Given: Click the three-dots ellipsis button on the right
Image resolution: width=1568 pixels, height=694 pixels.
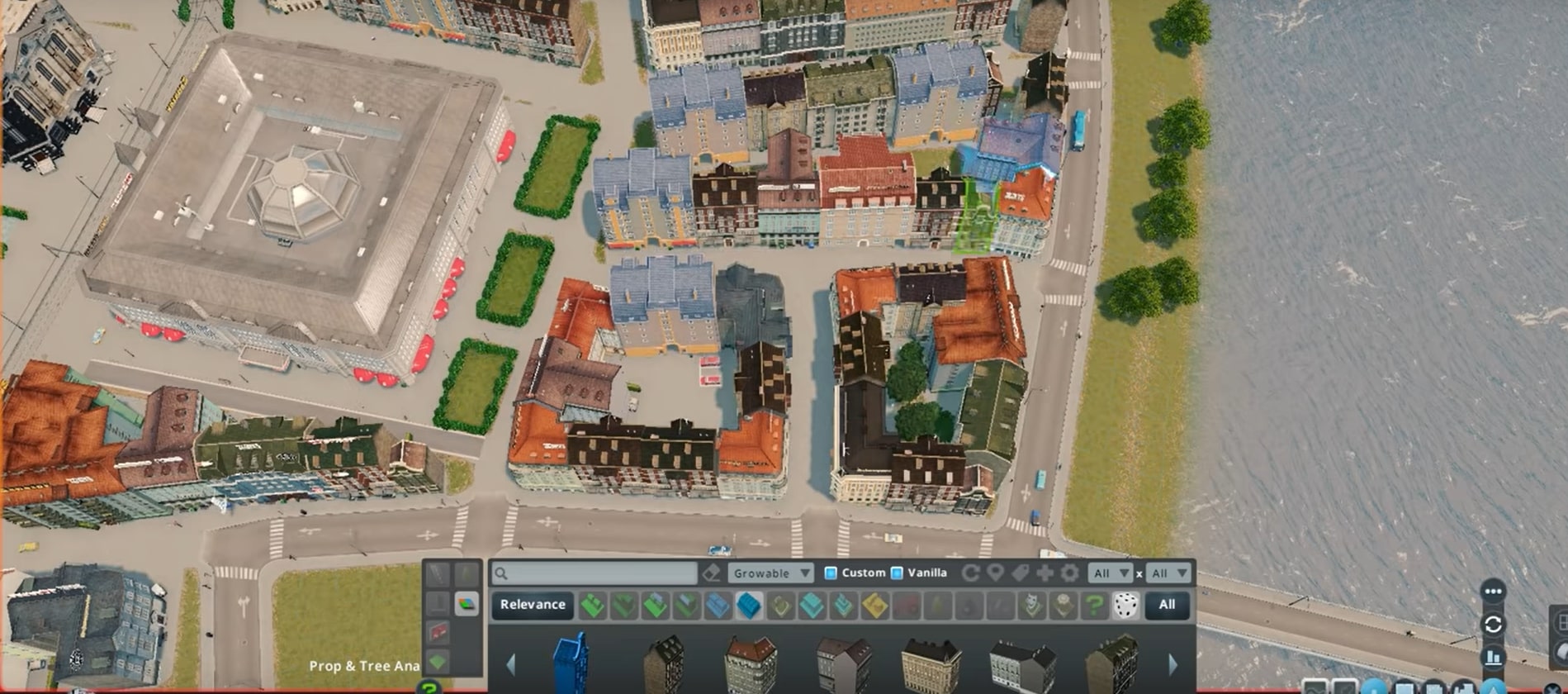Looking at the screenshot, I should tap(1493, 590).
